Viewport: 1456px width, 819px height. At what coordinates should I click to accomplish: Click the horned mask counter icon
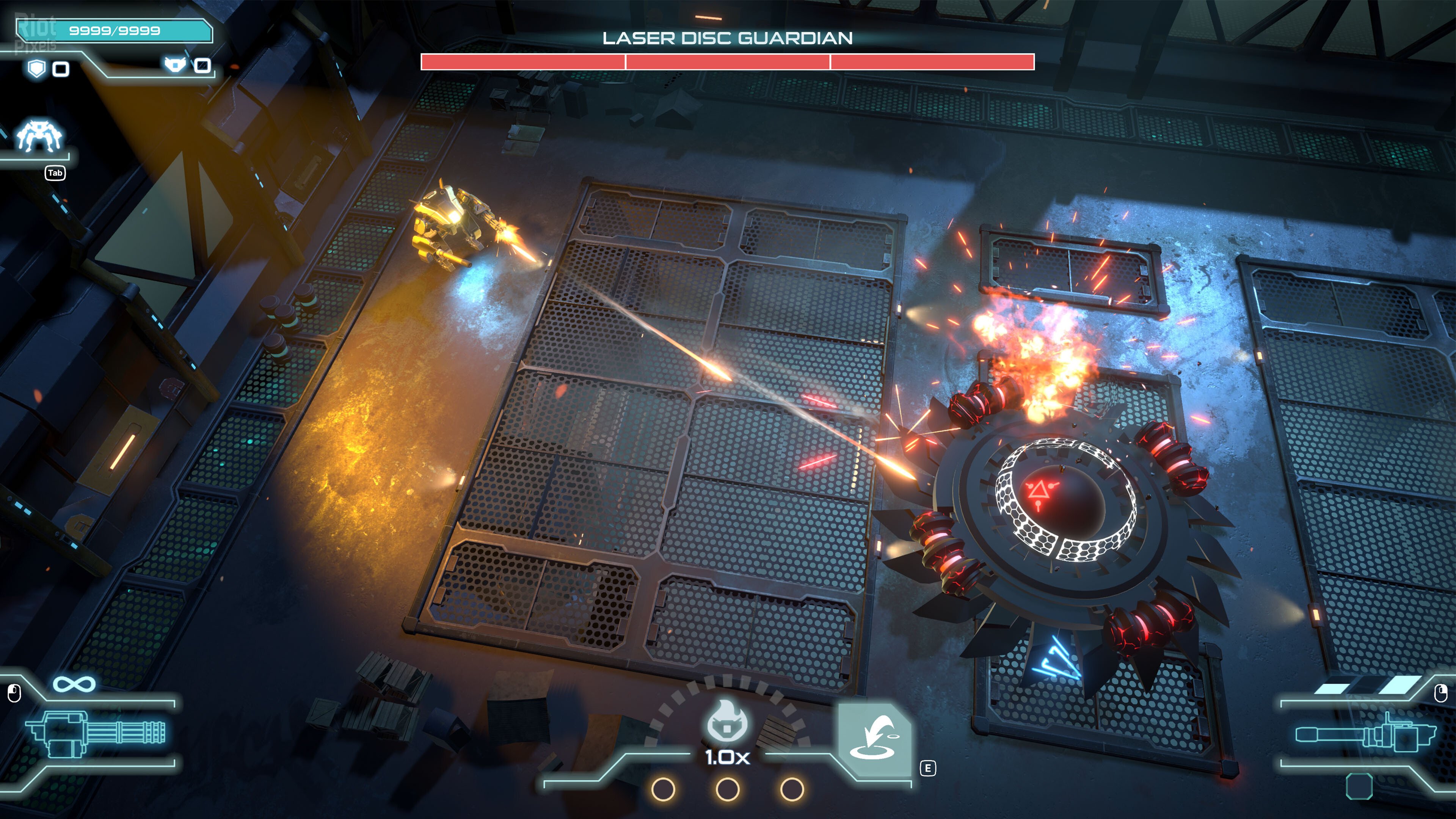[x=175, y=64]
